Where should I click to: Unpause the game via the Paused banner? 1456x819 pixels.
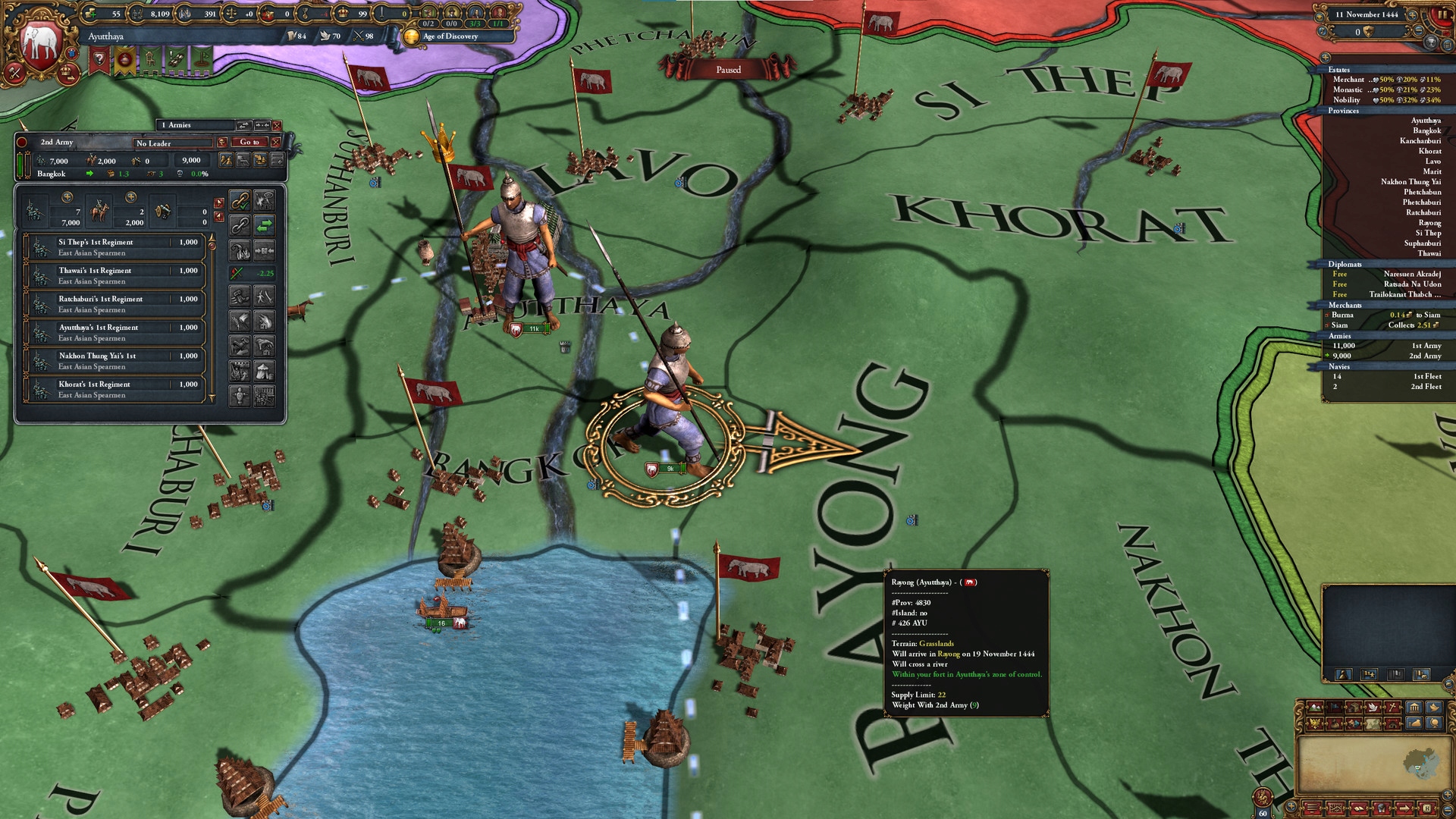[x=730, y=69]
